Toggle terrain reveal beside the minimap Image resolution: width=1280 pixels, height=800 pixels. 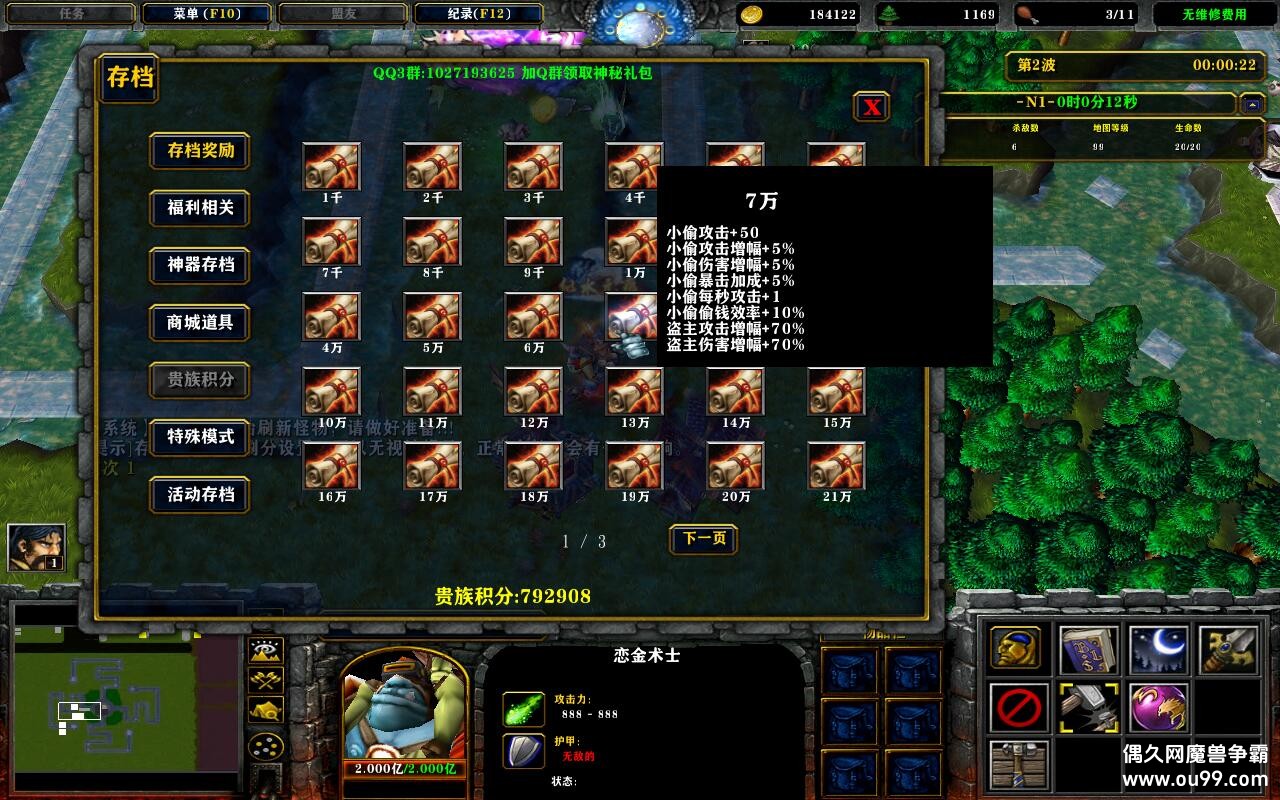(266, 650)
